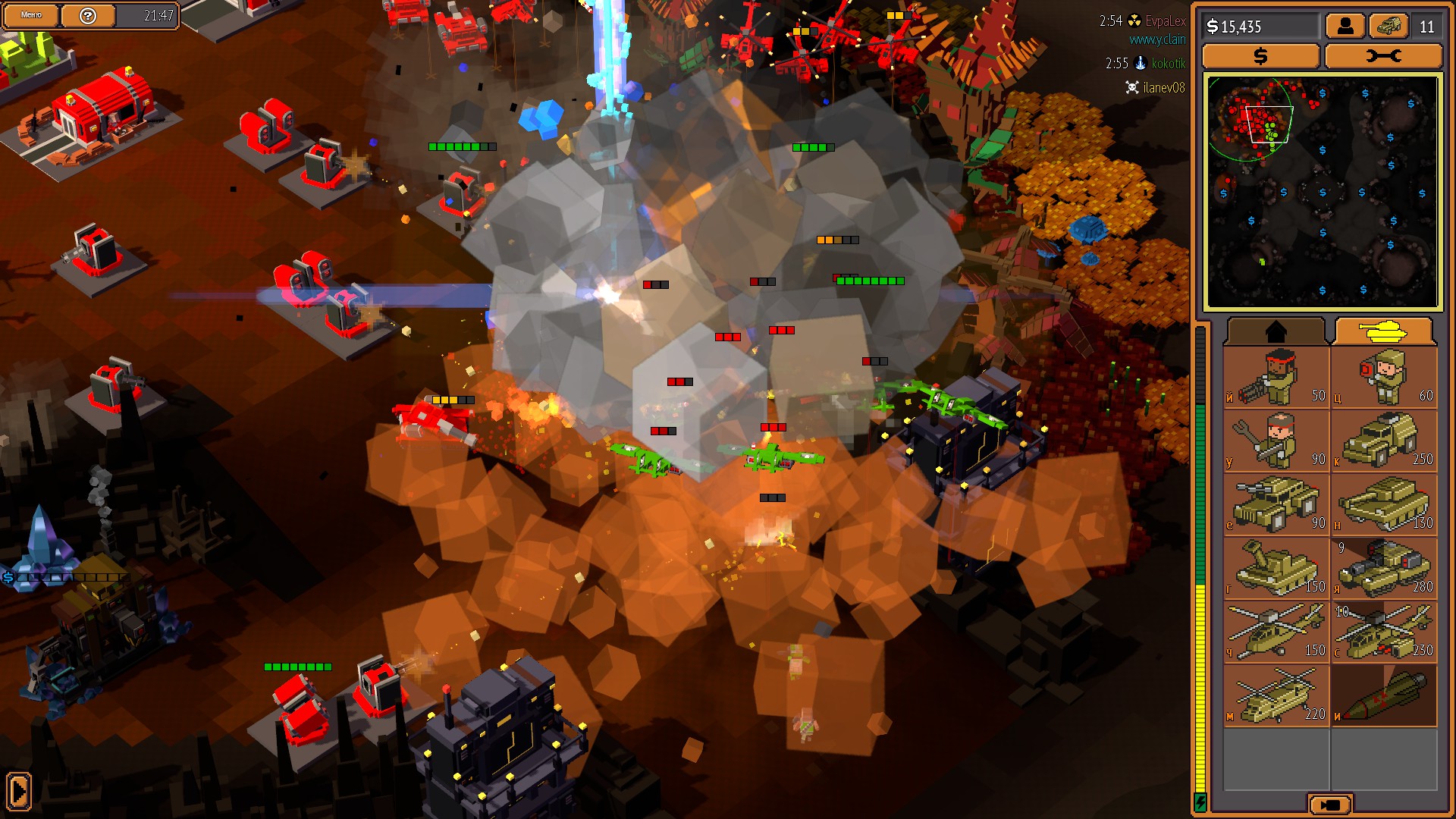1456x819 pixels.
Task: Click the question mark help button
Action: click(89, 14)
